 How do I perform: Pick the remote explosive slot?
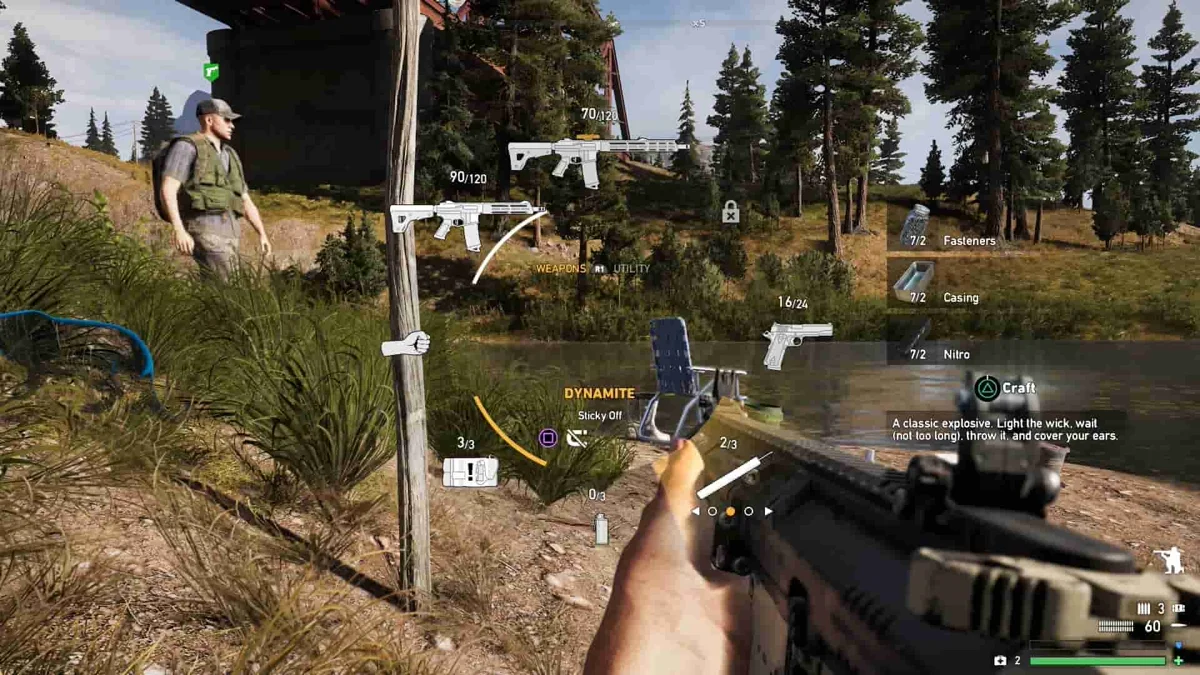[x=470, y=472]
